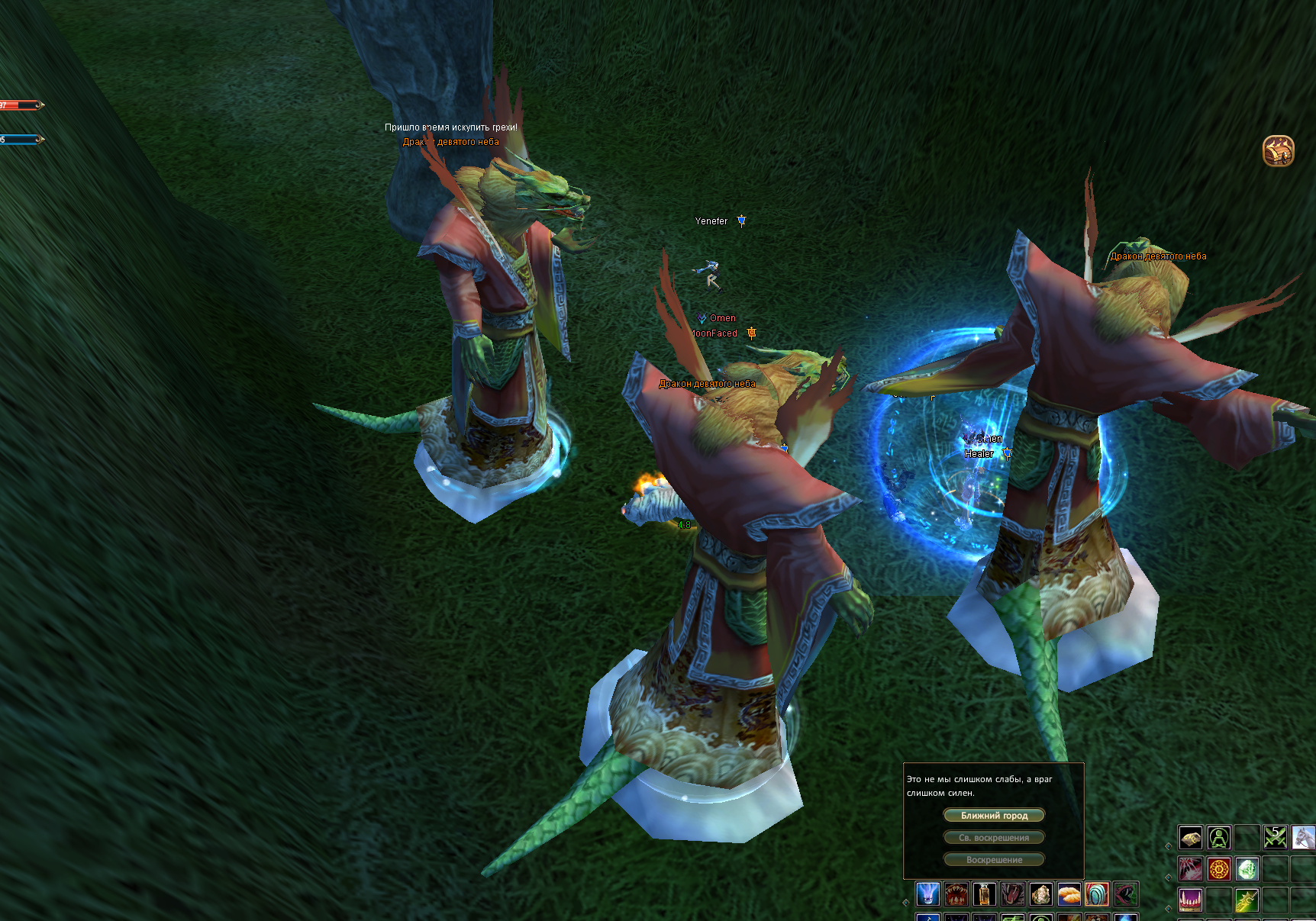
Task: Click the Св. воскрешения button
Action: click(x=994, y=838)
